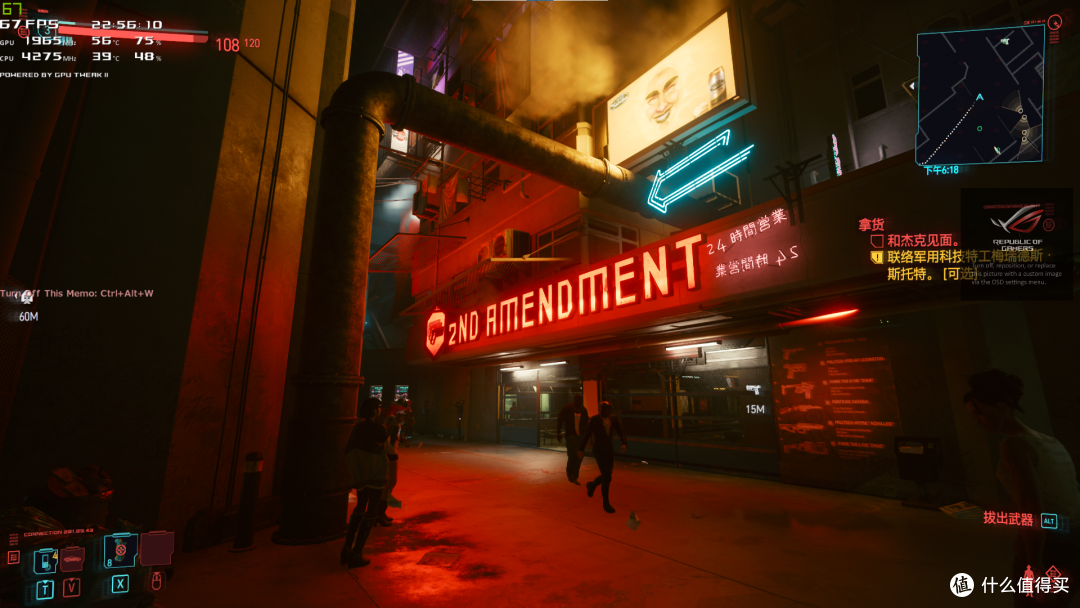Select the consumable inhaler slot showing 8

point(120,551)
